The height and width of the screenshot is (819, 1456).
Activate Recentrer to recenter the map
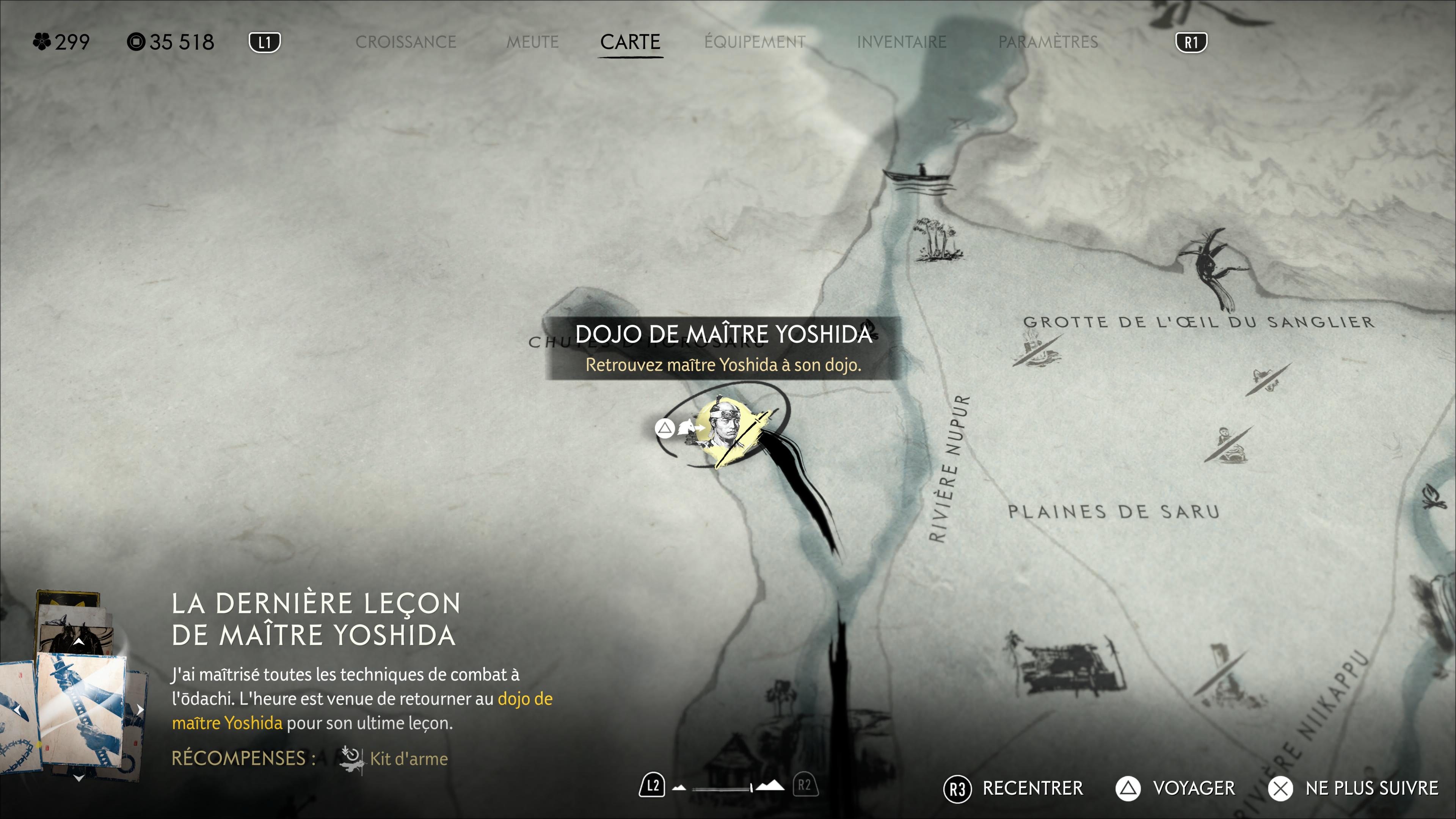pos(1013,788)
